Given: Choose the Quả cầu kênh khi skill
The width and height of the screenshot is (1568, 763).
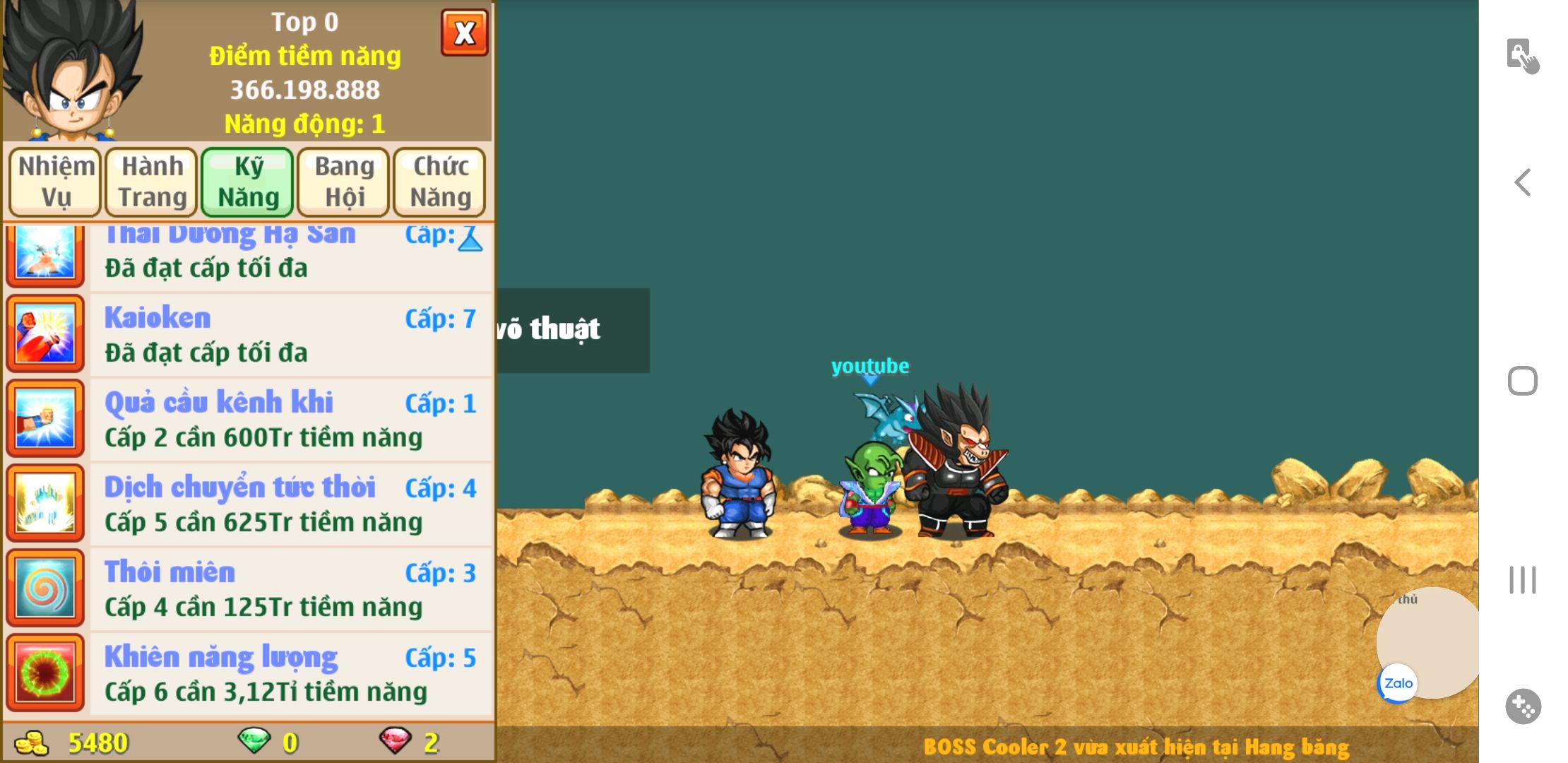Looking at the screenshot, I should pyautogui.click(x=290, y=420).
